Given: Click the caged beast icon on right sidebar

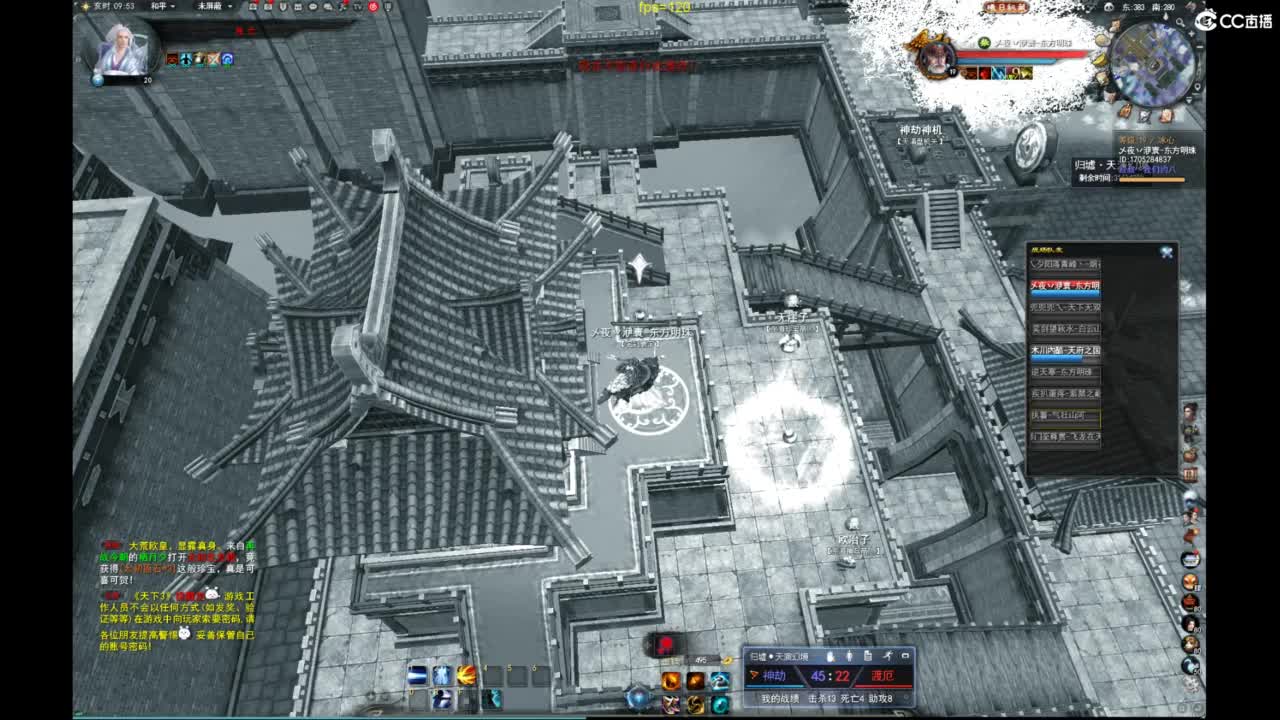Looking at the screenshot, I should click(x=1191, y=472).
